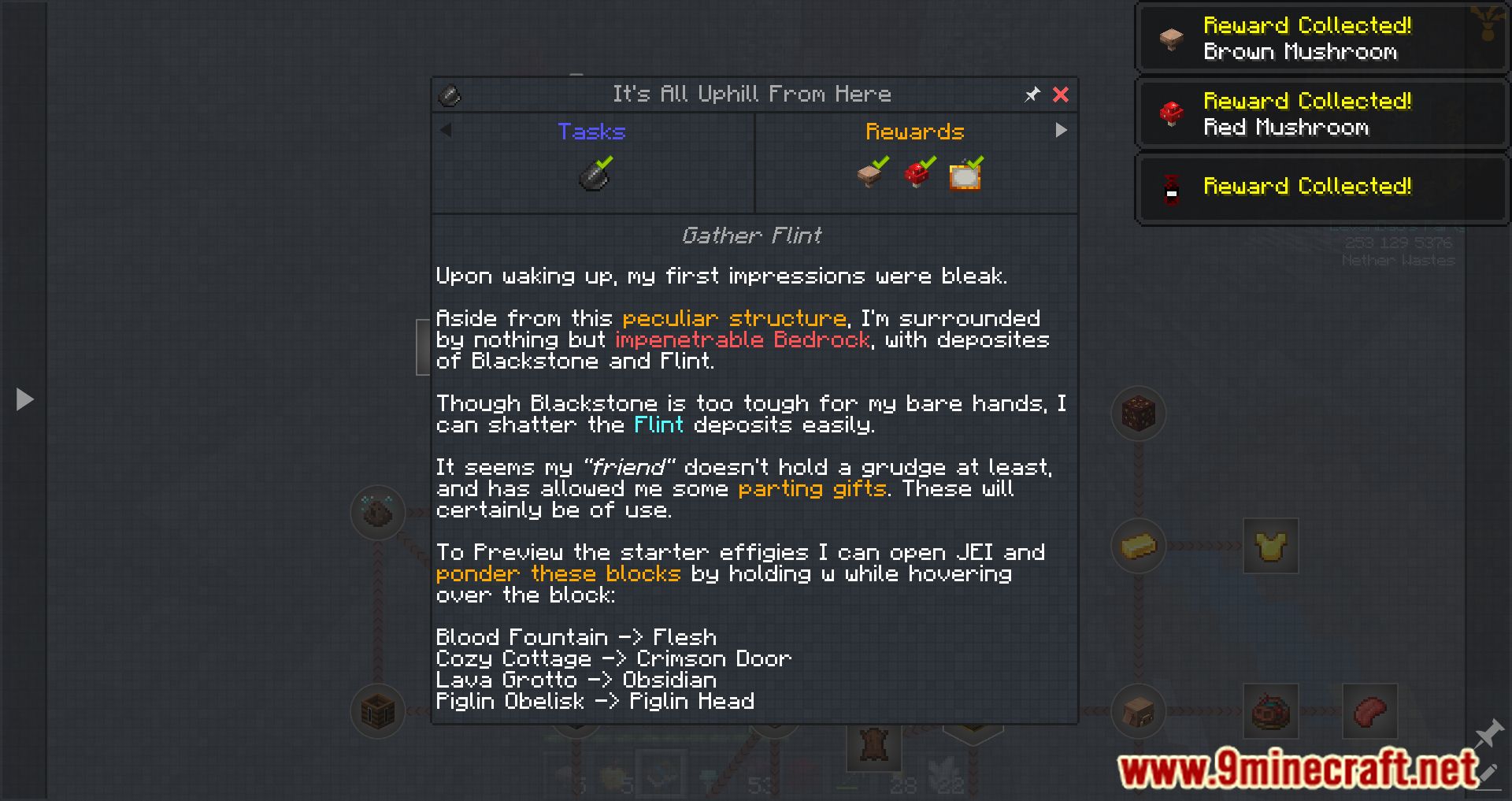Open the parting gifts link
Screen dimensions: 1512x801
click(x=812, y=488)
